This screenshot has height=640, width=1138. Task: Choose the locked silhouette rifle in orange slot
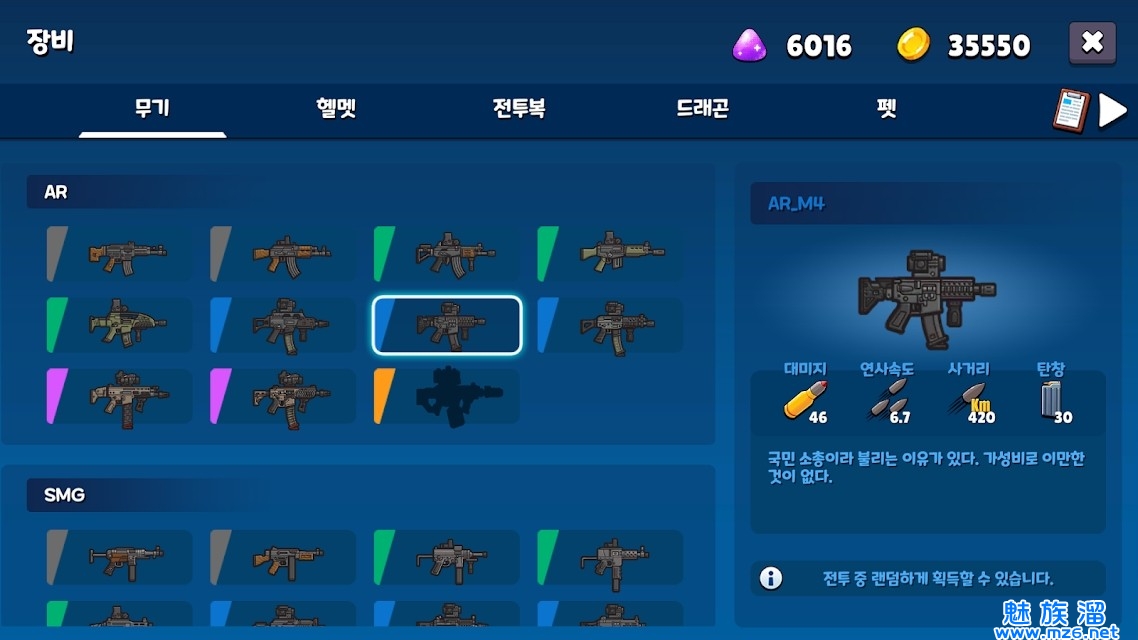pos(447,397)
